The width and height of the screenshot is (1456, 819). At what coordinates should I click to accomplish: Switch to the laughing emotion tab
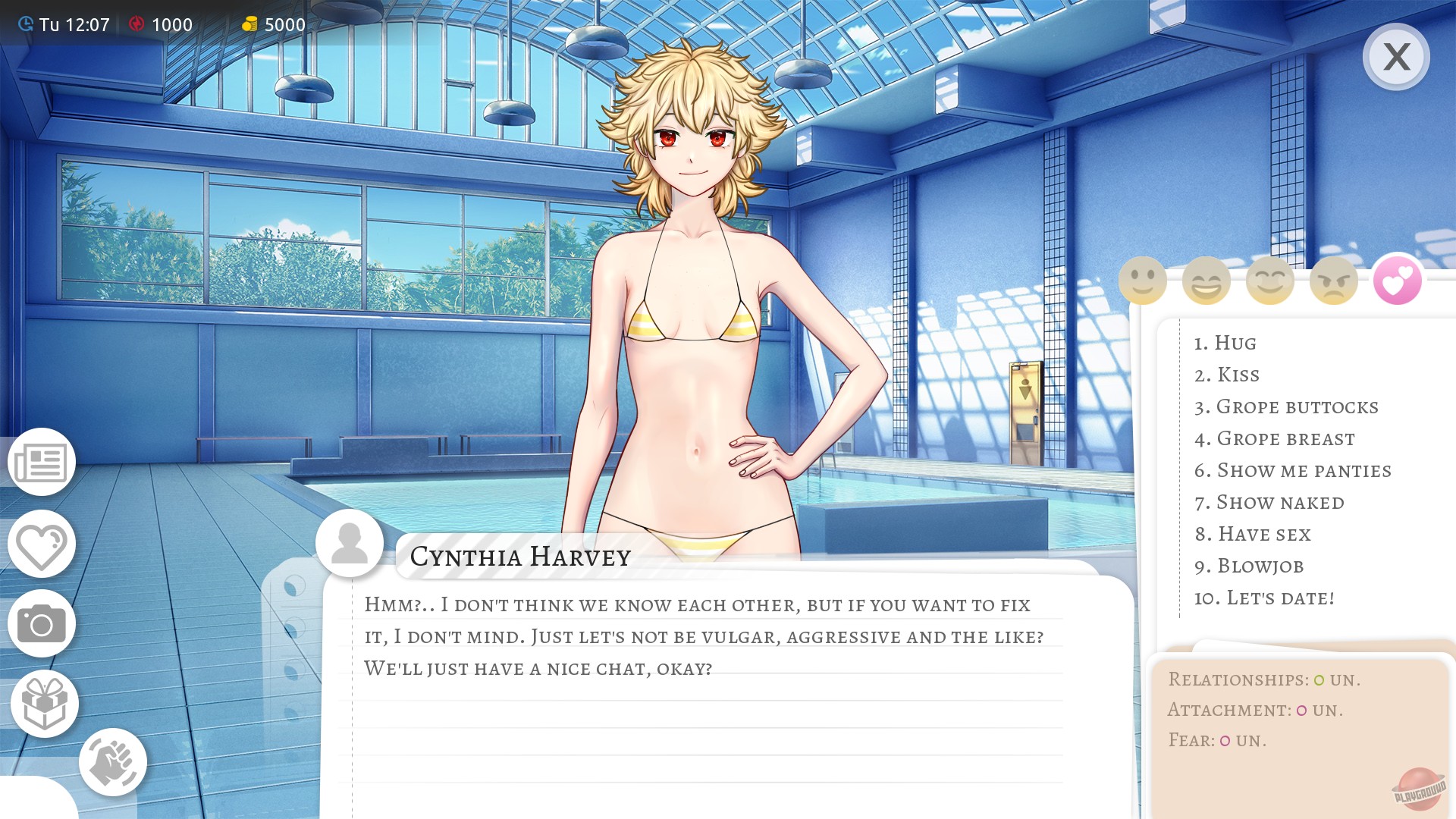1206,280
